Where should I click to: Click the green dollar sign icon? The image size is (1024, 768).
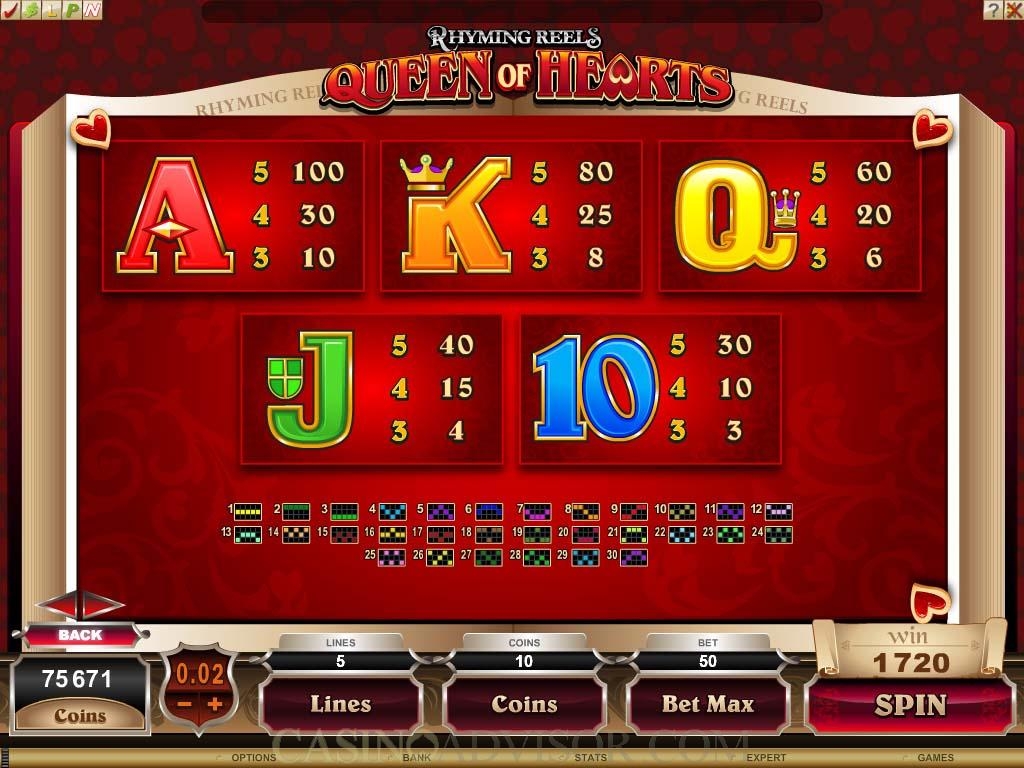click(x=30, y=10)
